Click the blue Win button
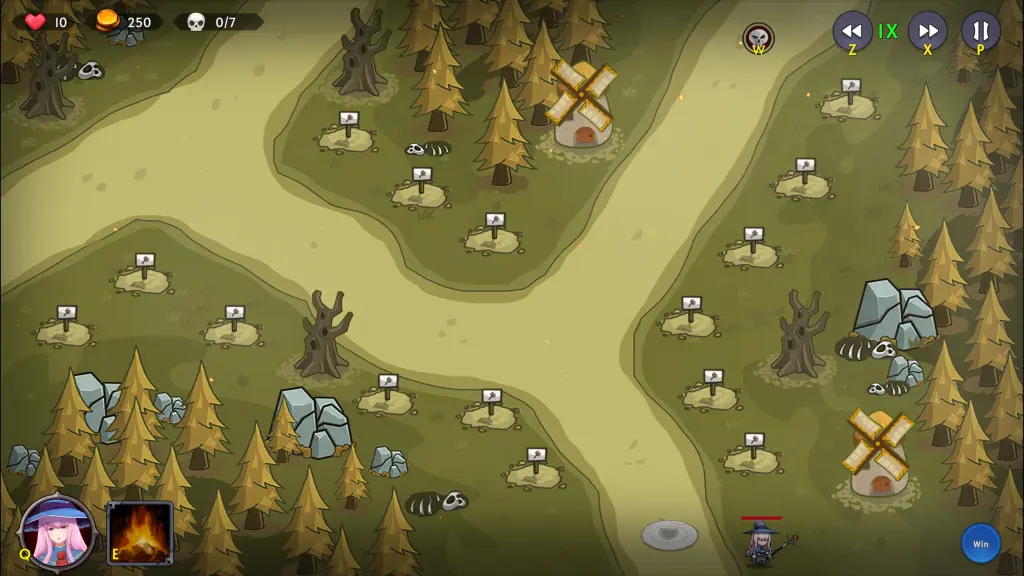This screenshot has width=1024, height=576. coord(980,543)
